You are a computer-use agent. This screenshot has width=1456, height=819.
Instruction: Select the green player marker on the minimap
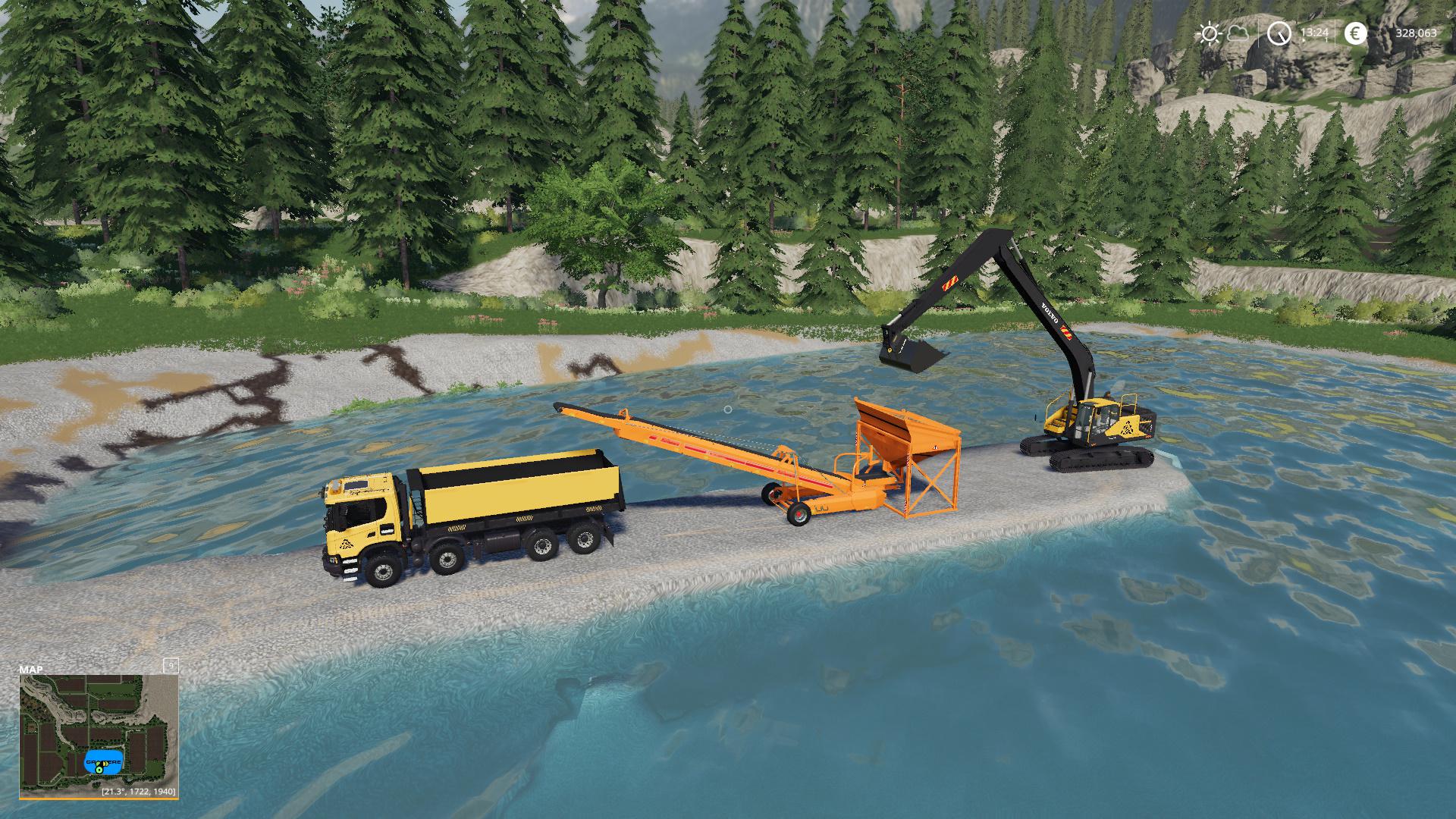pyautogui.click(x=99, y=770)
